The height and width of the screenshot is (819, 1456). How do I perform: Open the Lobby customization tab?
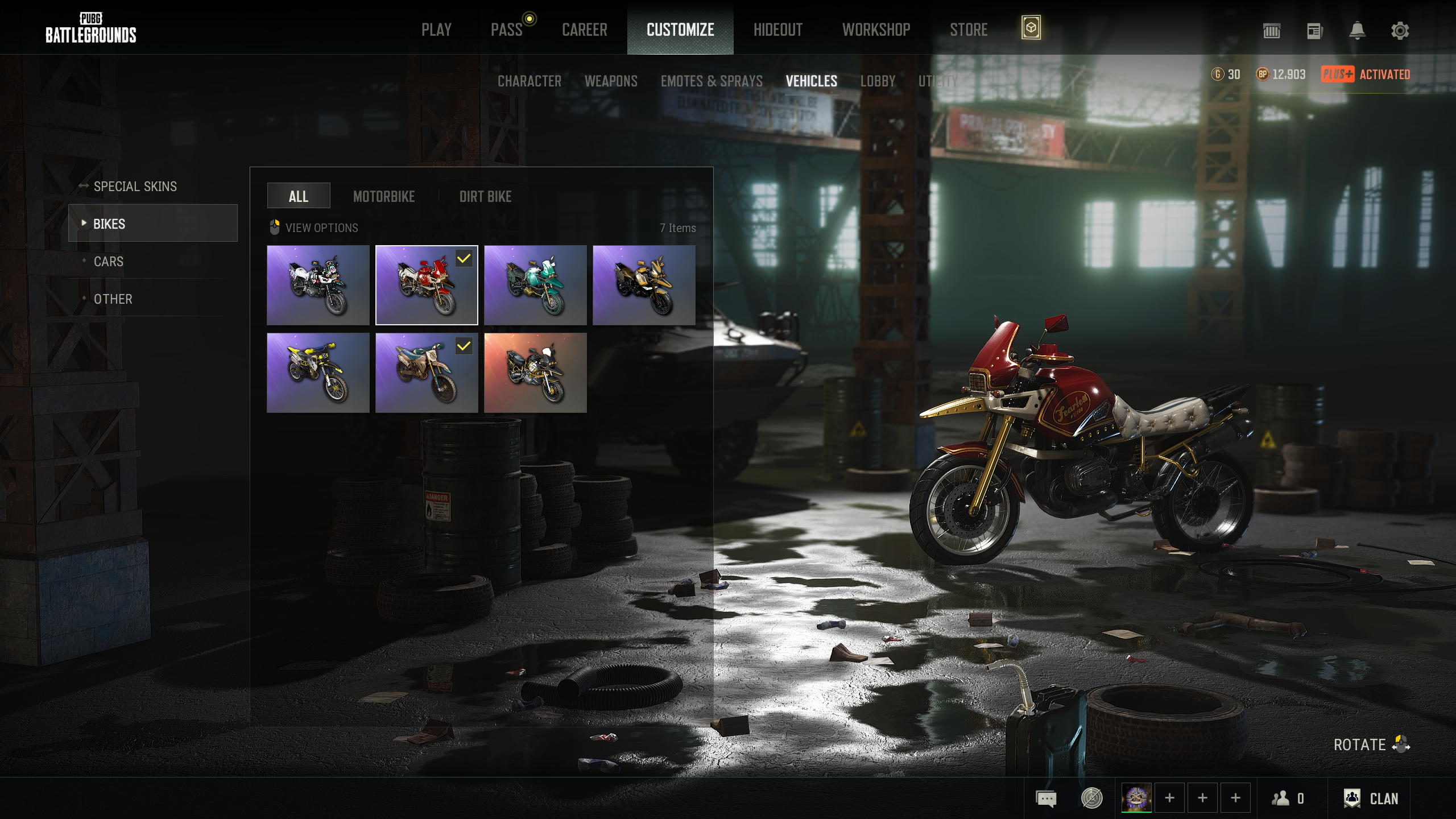pos(878,81)
